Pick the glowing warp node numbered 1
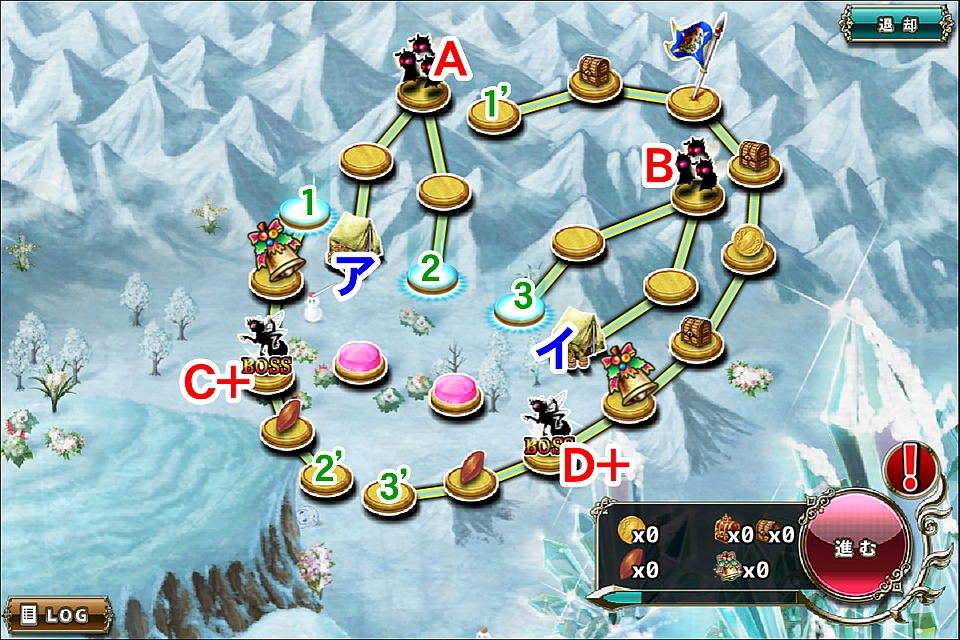This screenshot has height=640, width=960. (x=303, y=210)
